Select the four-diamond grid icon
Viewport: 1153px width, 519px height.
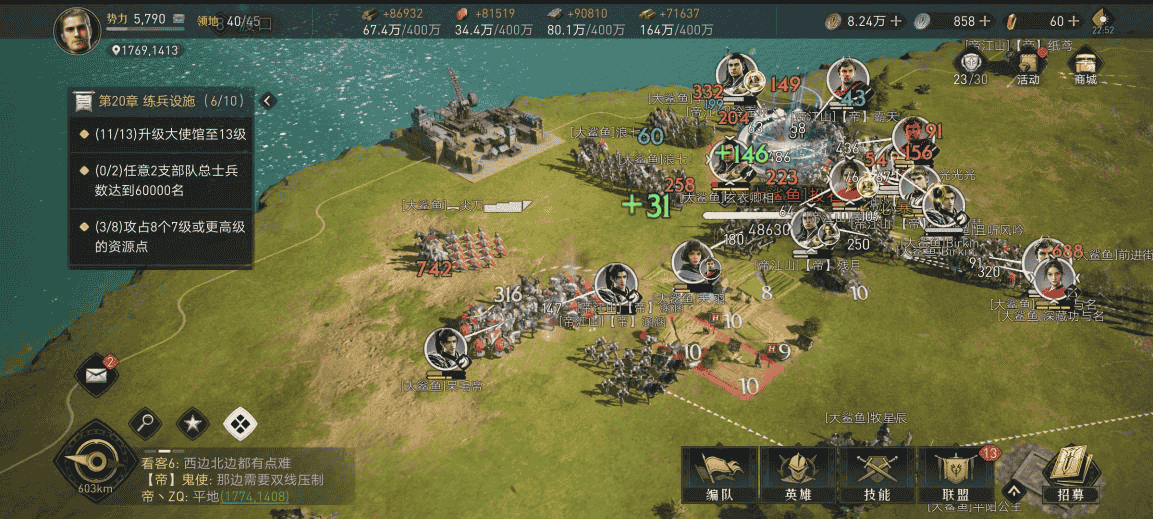(240, 424)
